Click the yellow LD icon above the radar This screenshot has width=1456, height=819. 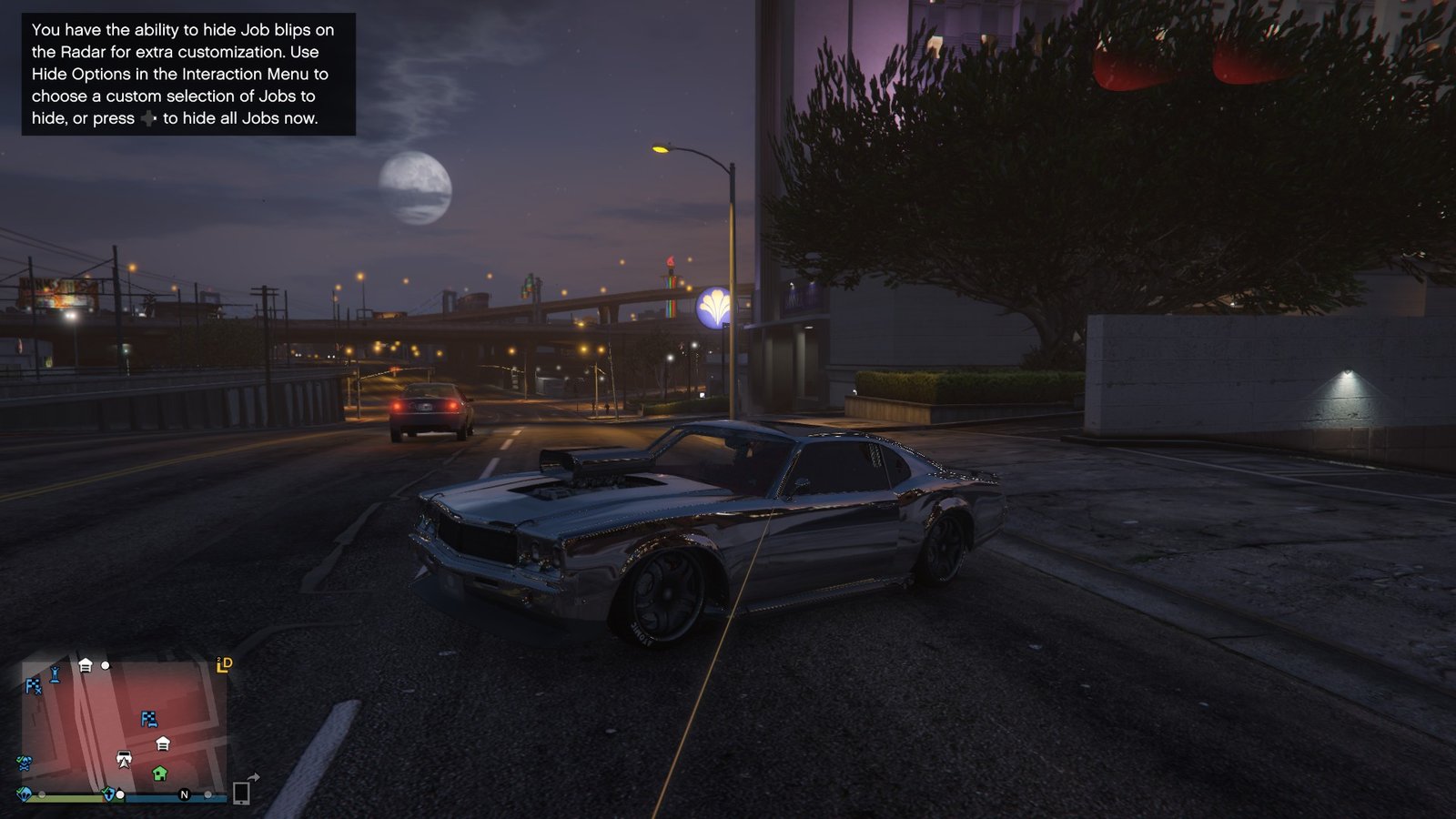224,665
